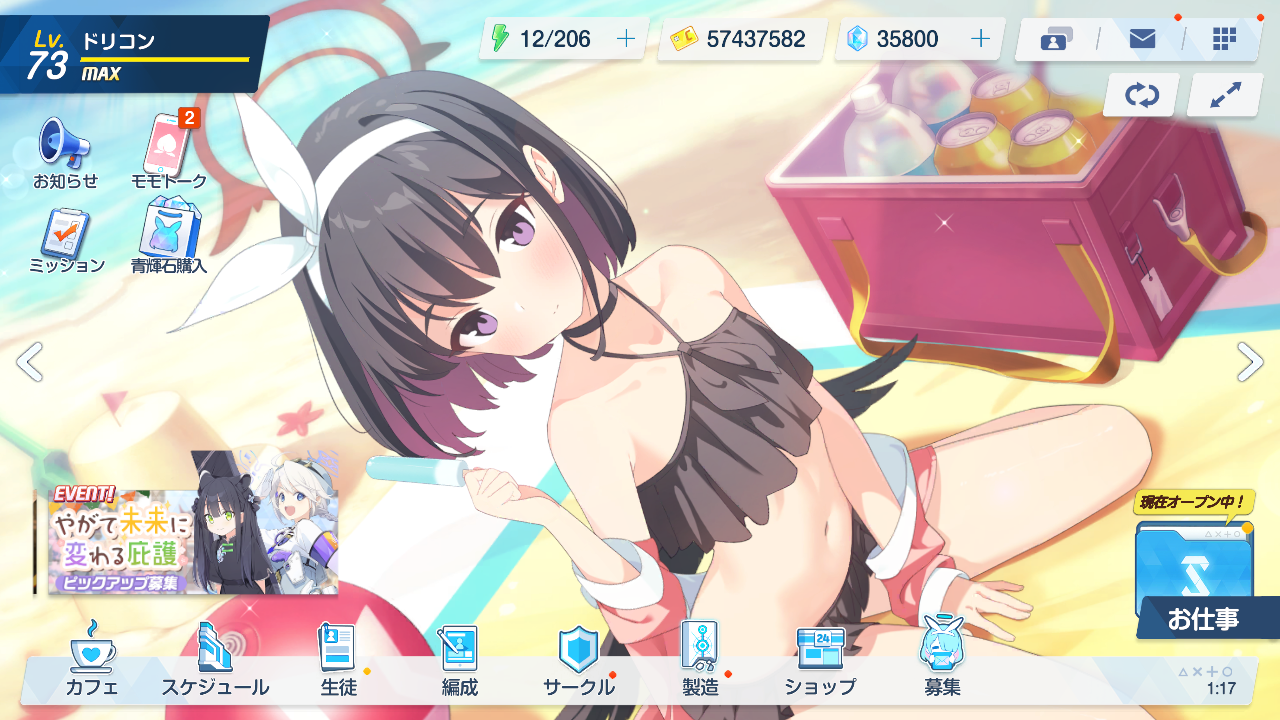Open the ミッション missions list
This screenshot has height=720, width=1280.
click(x=66, y=238)
